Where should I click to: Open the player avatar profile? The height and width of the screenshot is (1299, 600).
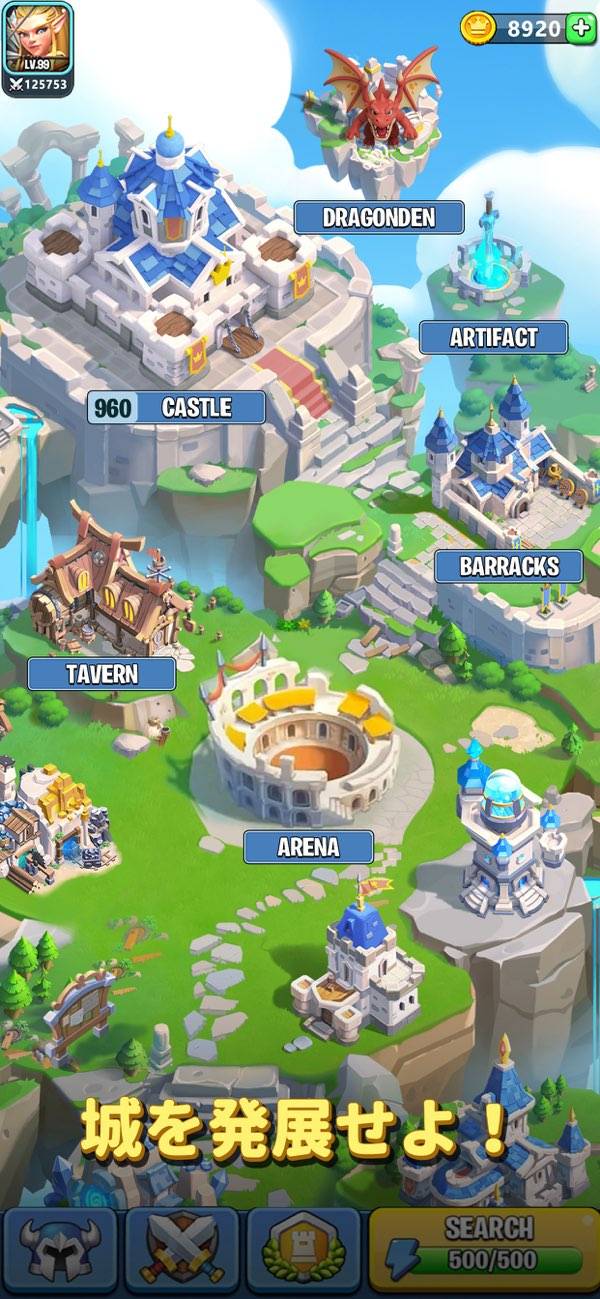(x=38, y=38)
